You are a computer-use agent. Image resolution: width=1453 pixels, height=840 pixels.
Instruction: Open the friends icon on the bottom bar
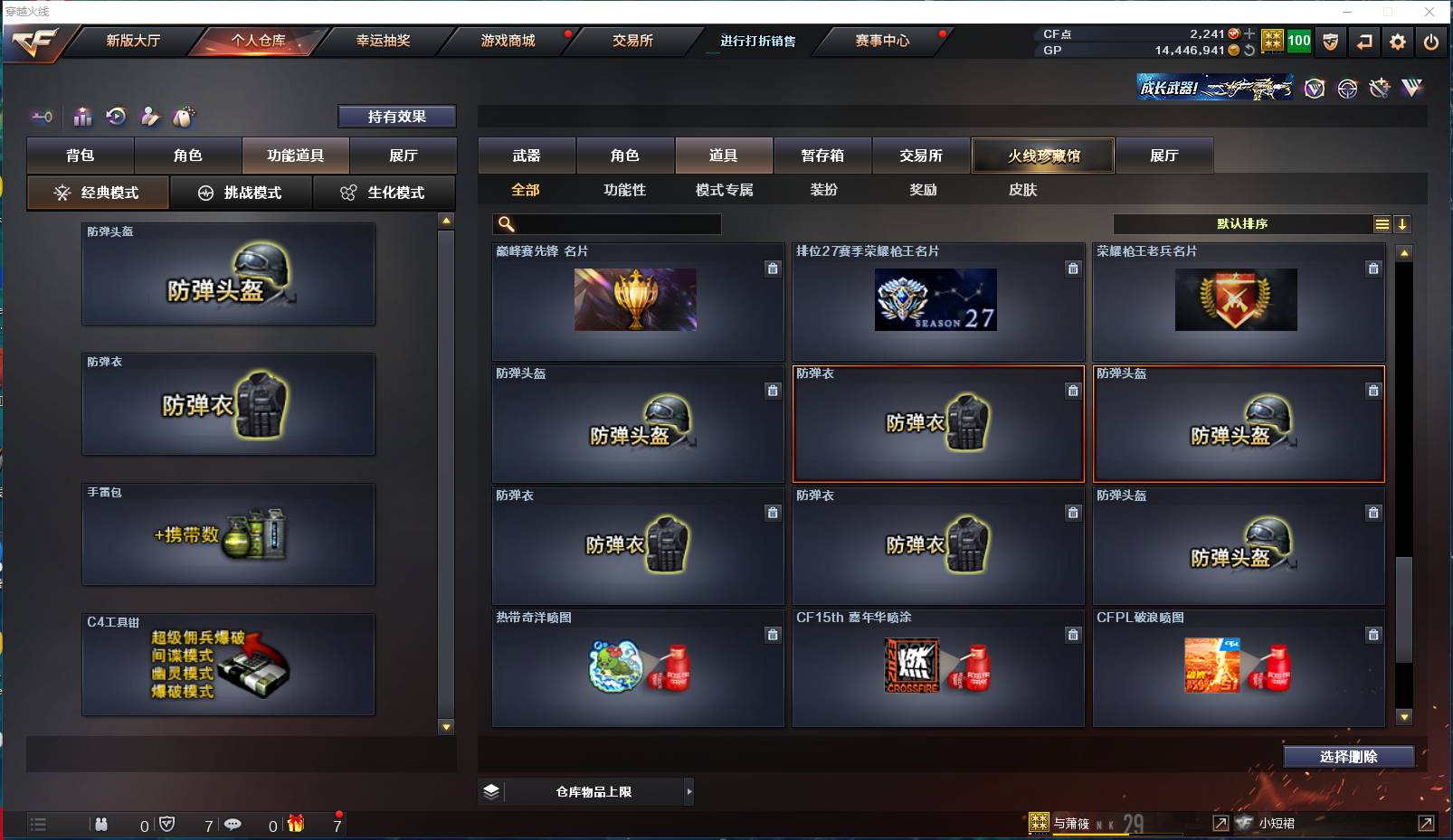coord(100,825)
